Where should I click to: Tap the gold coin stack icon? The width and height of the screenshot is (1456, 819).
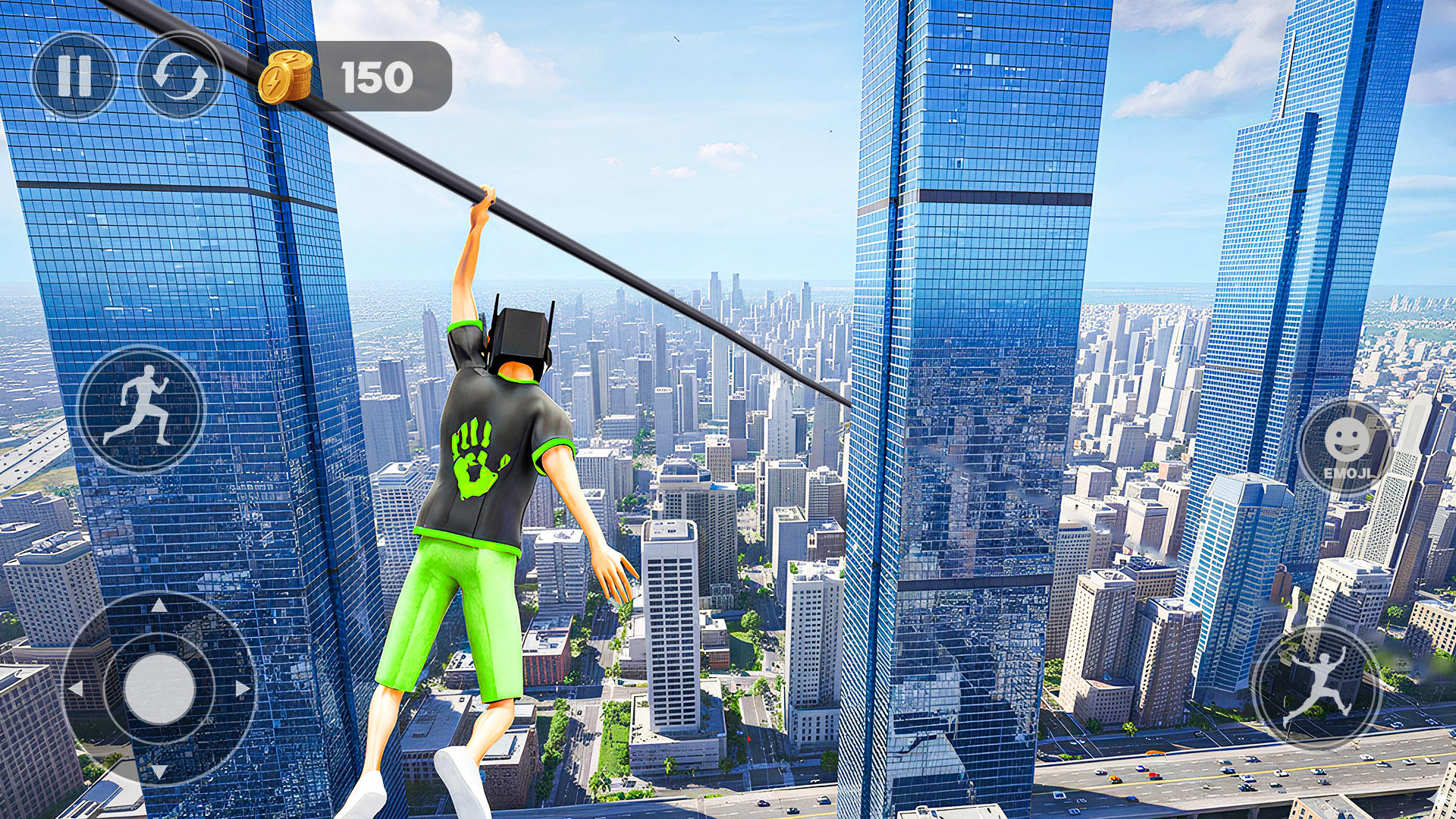pos(287,75)
